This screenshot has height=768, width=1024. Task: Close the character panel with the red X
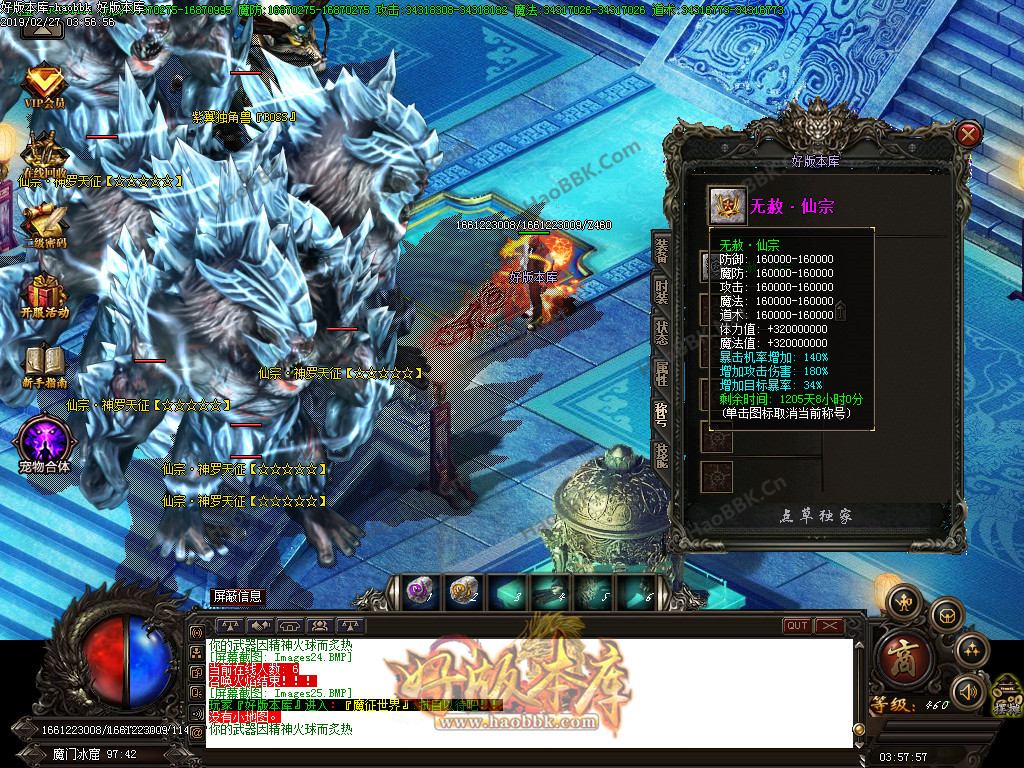coord(968,134)
